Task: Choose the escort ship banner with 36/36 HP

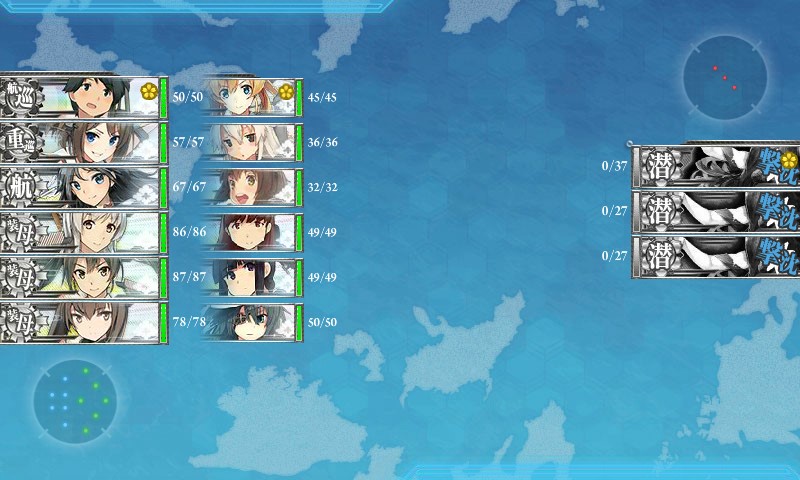Action: (252, 143)
